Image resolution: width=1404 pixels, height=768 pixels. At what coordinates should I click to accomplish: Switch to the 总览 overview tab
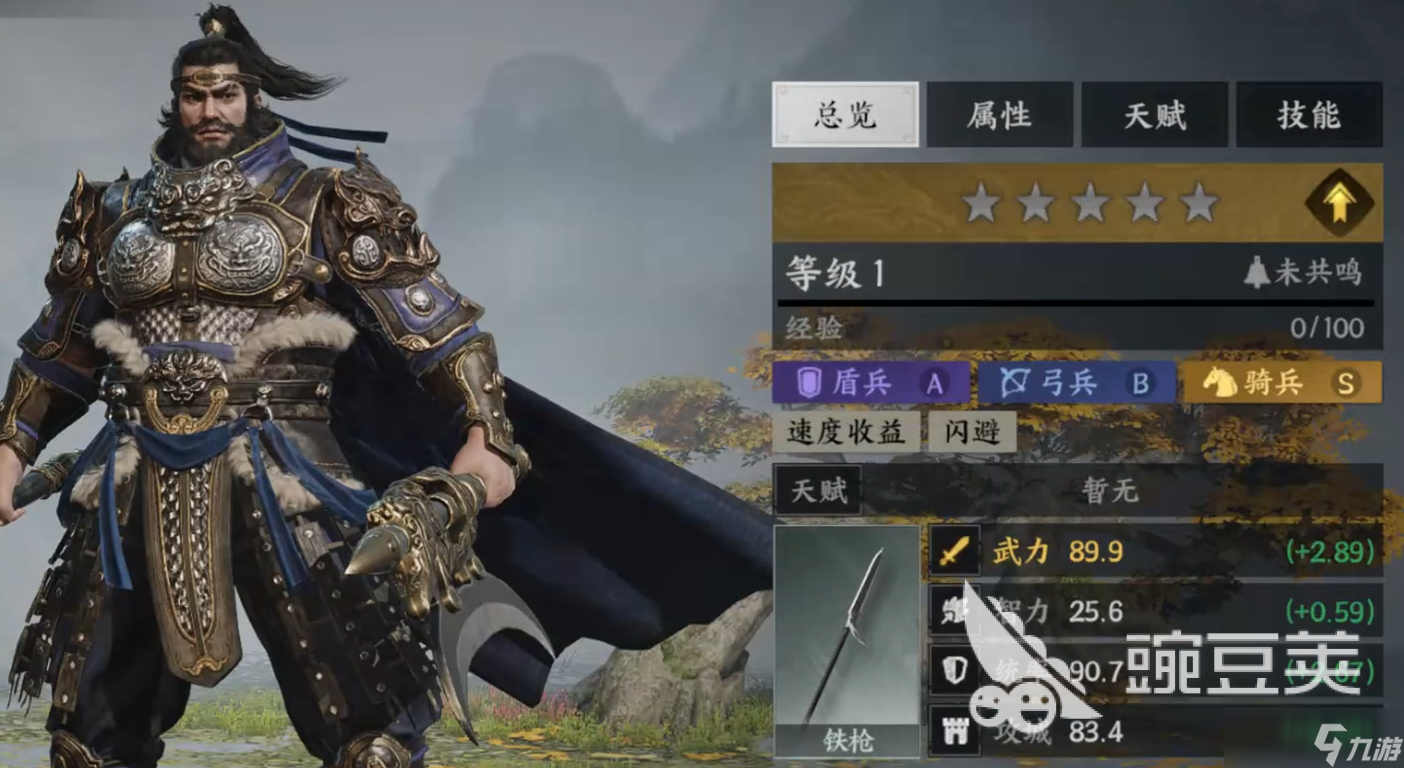pos(845,115)
